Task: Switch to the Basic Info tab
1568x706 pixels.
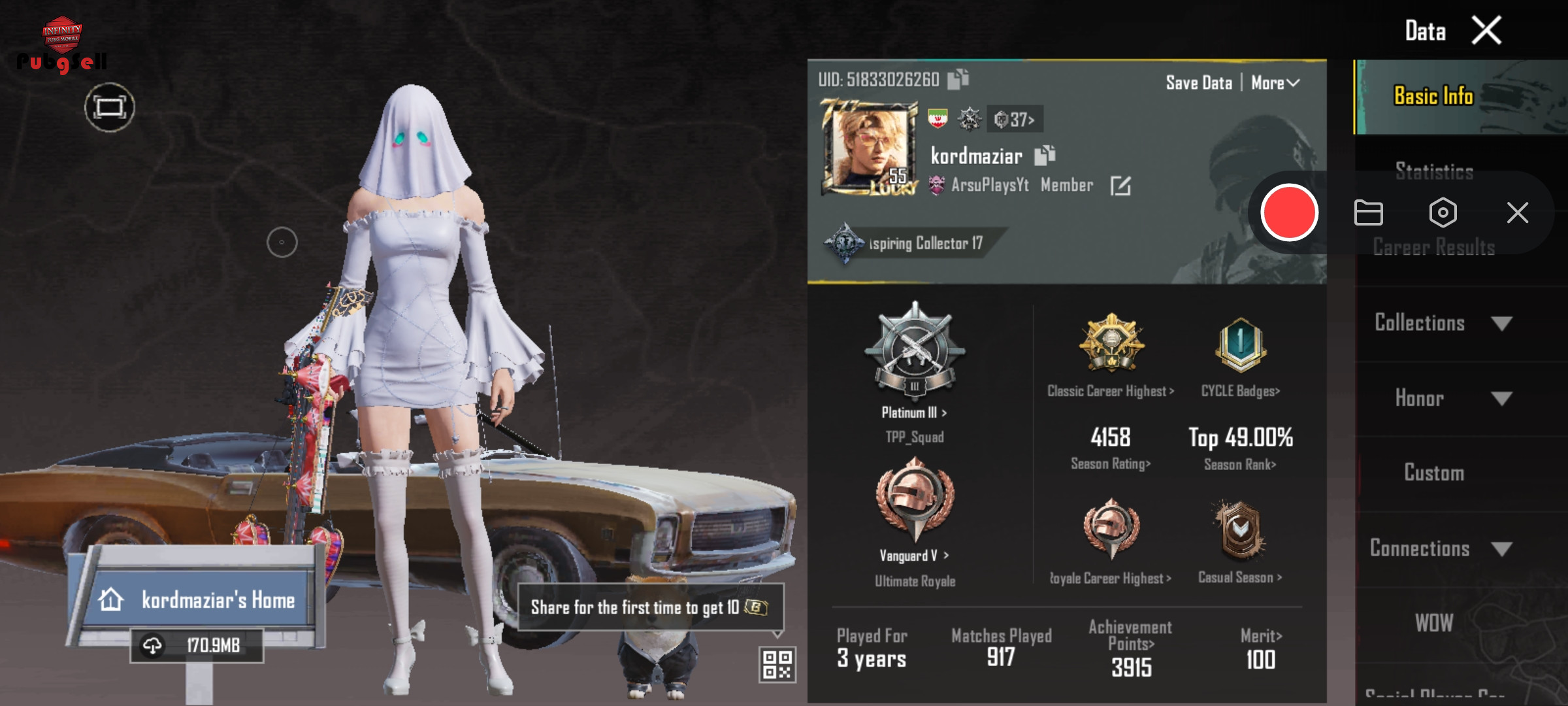Action: [x=1433, y=97]
